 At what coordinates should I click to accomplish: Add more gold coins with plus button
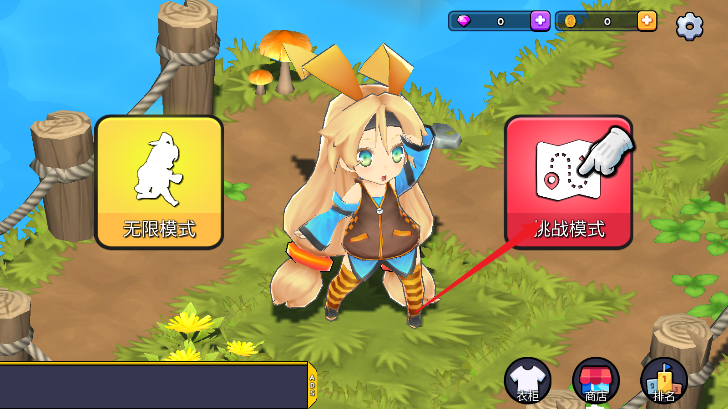pyautogui.click(x=647, y=21)
